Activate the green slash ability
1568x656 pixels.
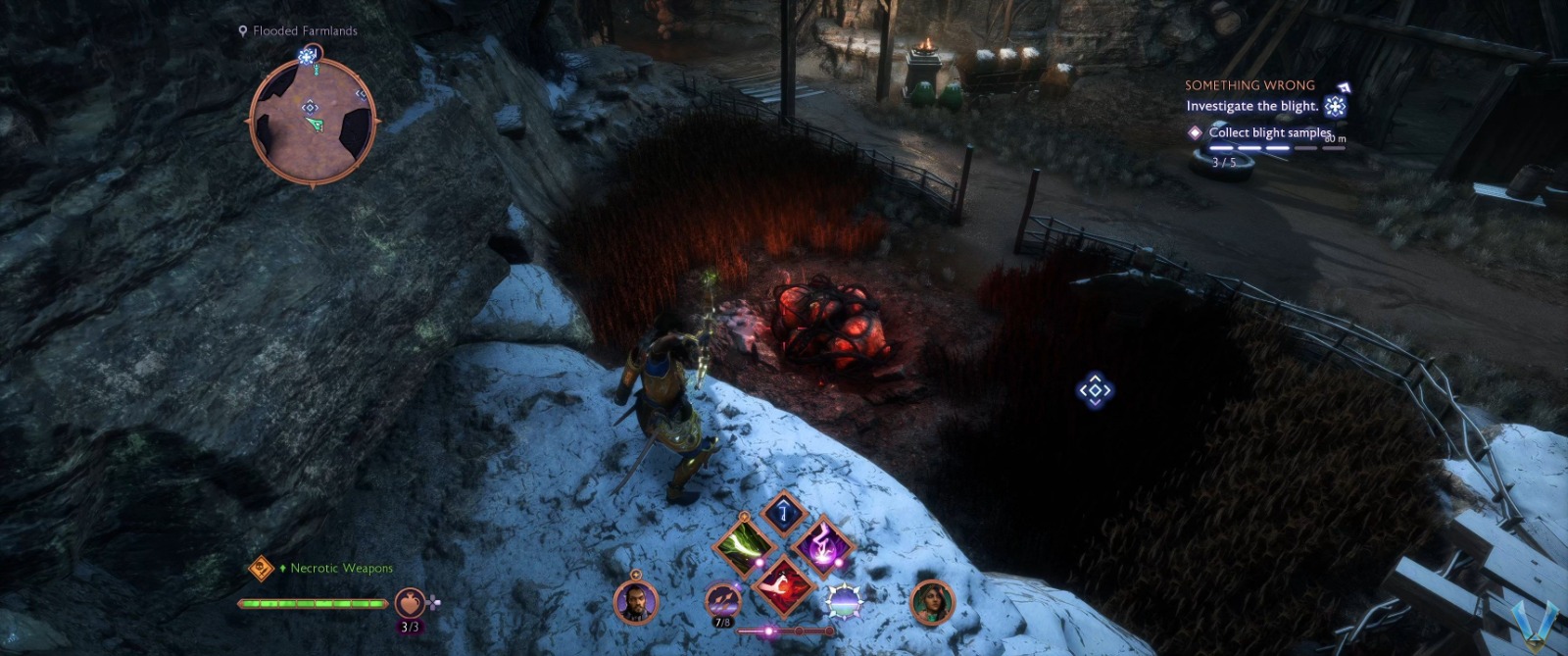click(x=744, y=545)
